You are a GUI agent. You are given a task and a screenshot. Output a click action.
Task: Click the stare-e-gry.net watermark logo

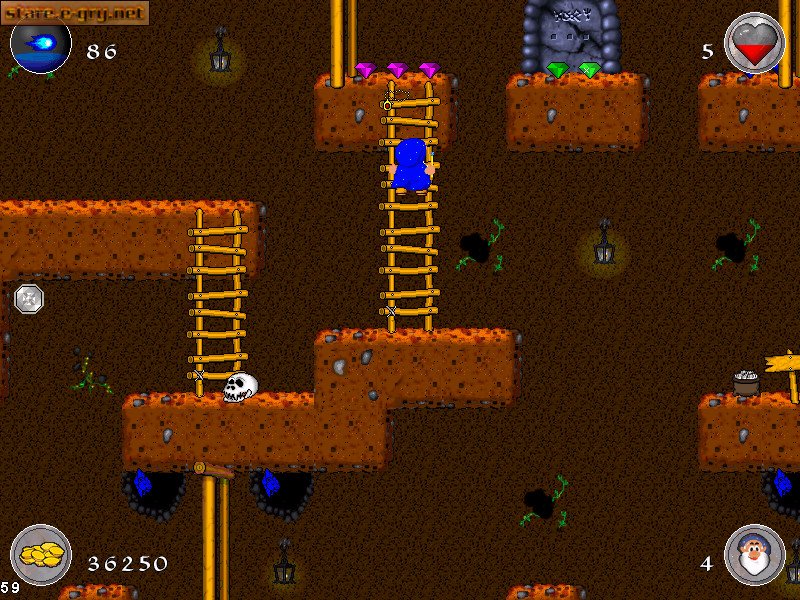[75, 12]
